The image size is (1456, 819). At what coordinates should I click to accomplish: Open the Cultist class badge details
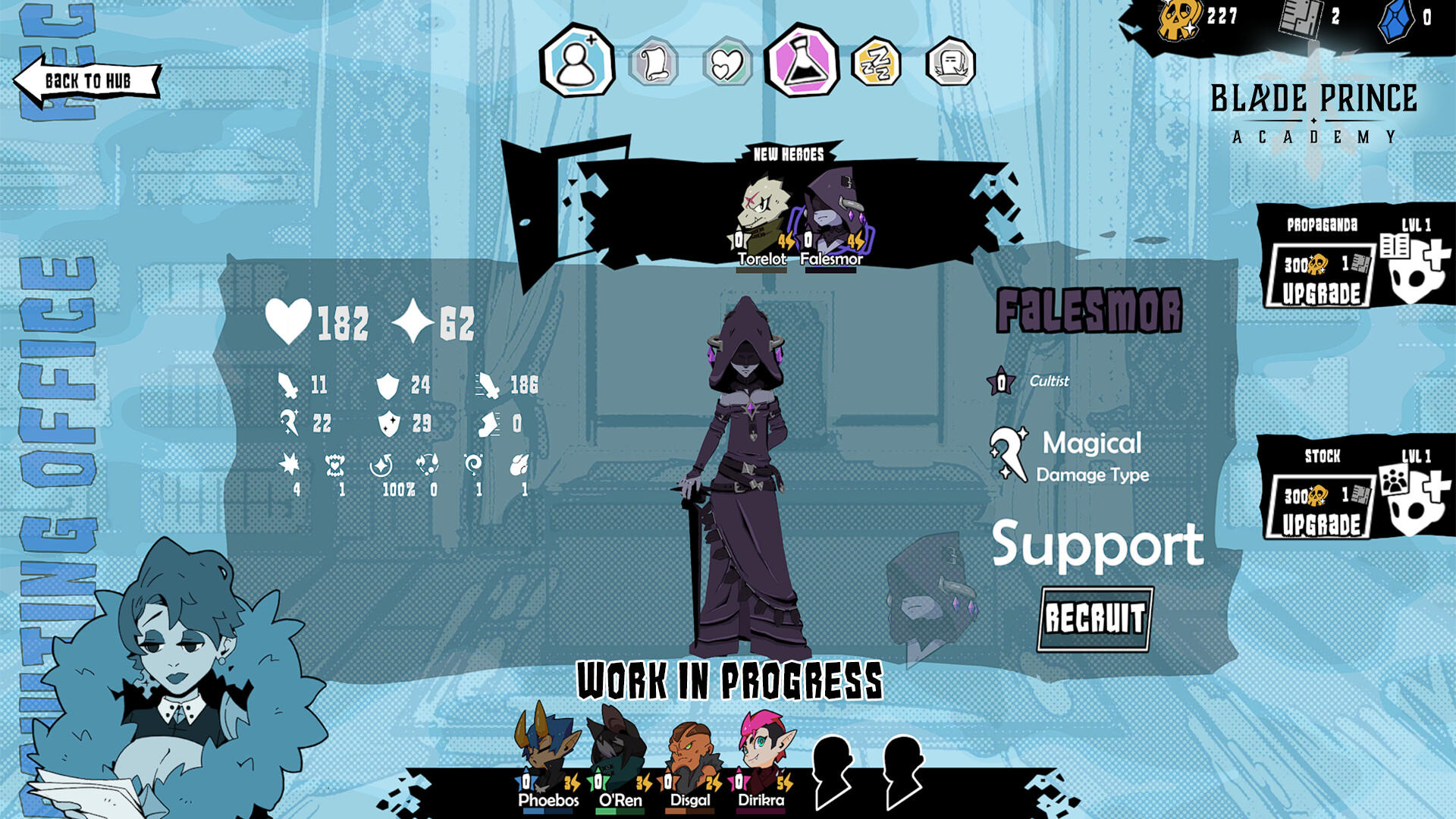pos(1003,382)
